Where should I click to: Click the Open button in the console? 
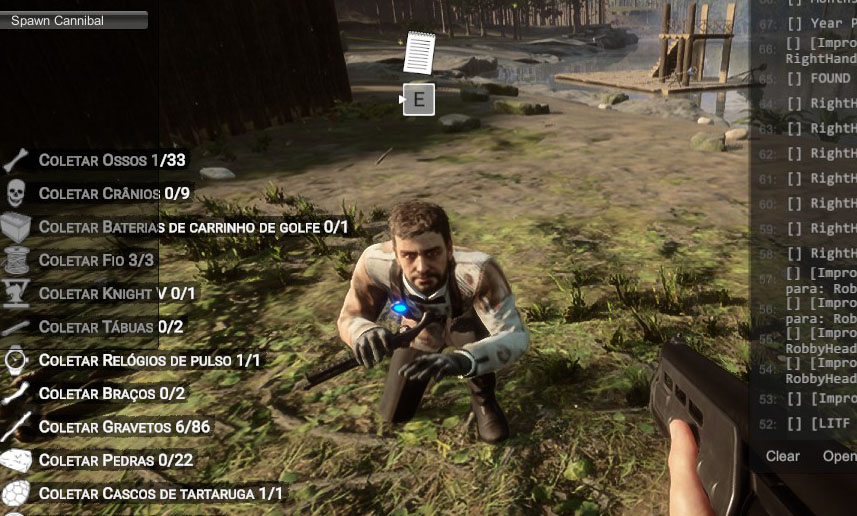pos(839,456)
